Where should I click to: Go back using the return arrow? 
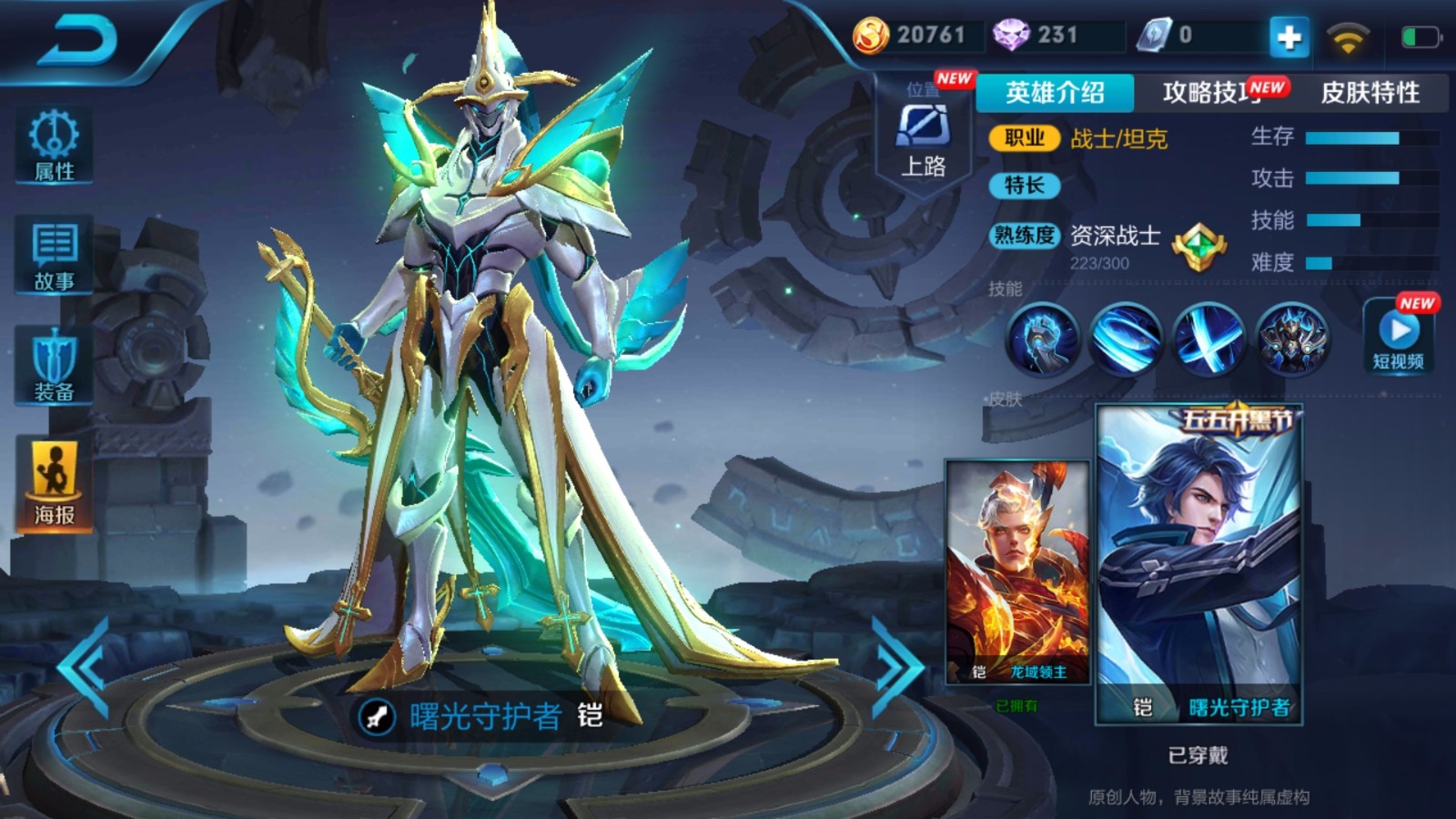pyautogui.click(x=78, y=40)
